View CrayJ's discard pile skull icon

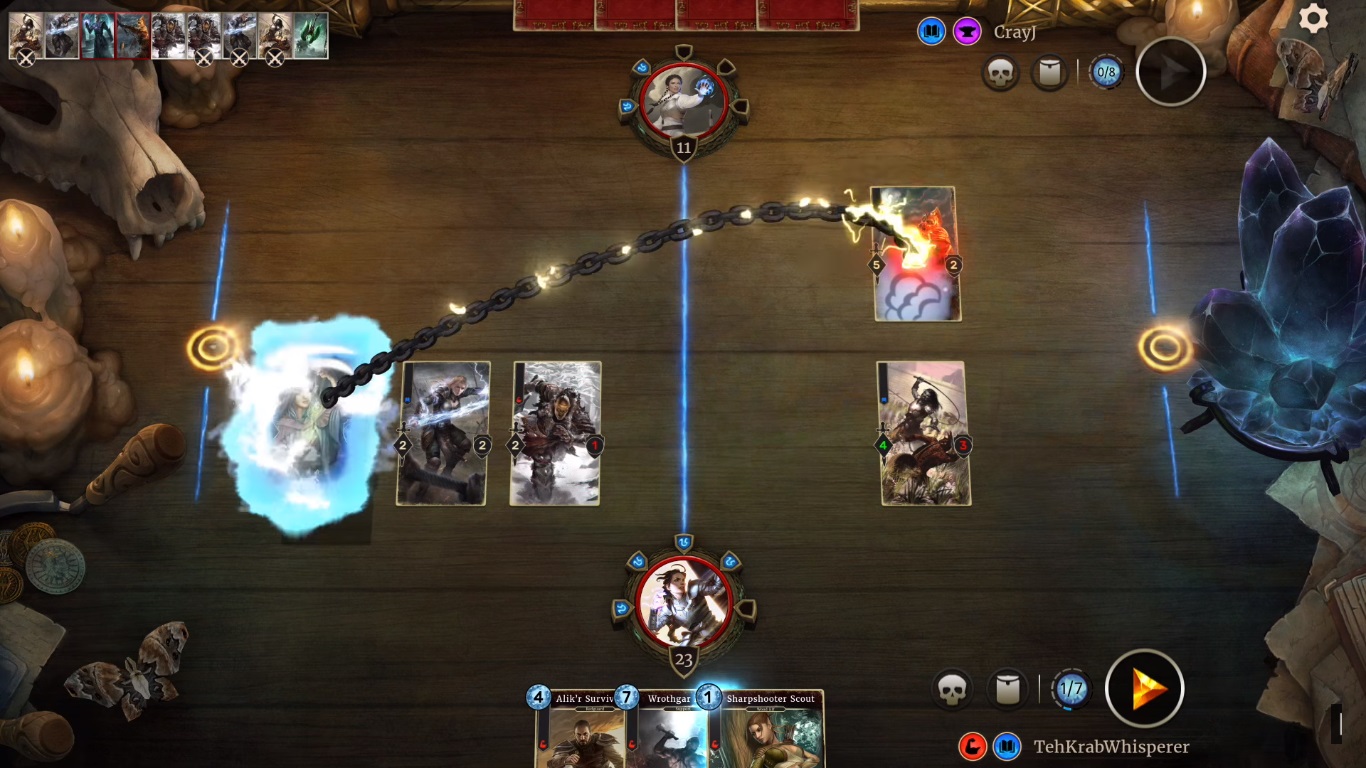[x=1000, y=72]
